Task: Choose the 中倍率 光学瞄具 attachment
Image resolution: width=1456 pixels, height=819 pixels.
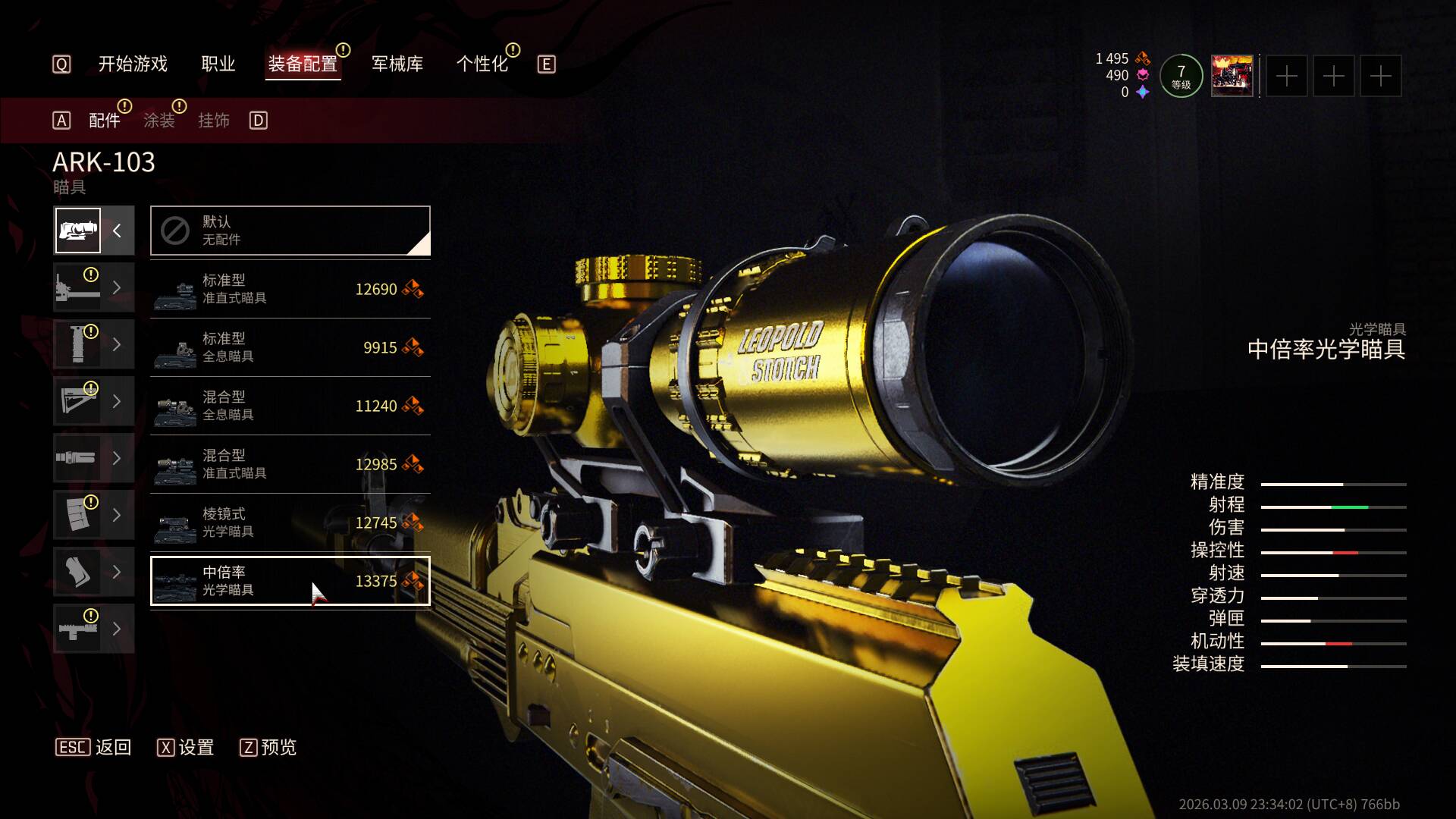Action: point(290,581)
